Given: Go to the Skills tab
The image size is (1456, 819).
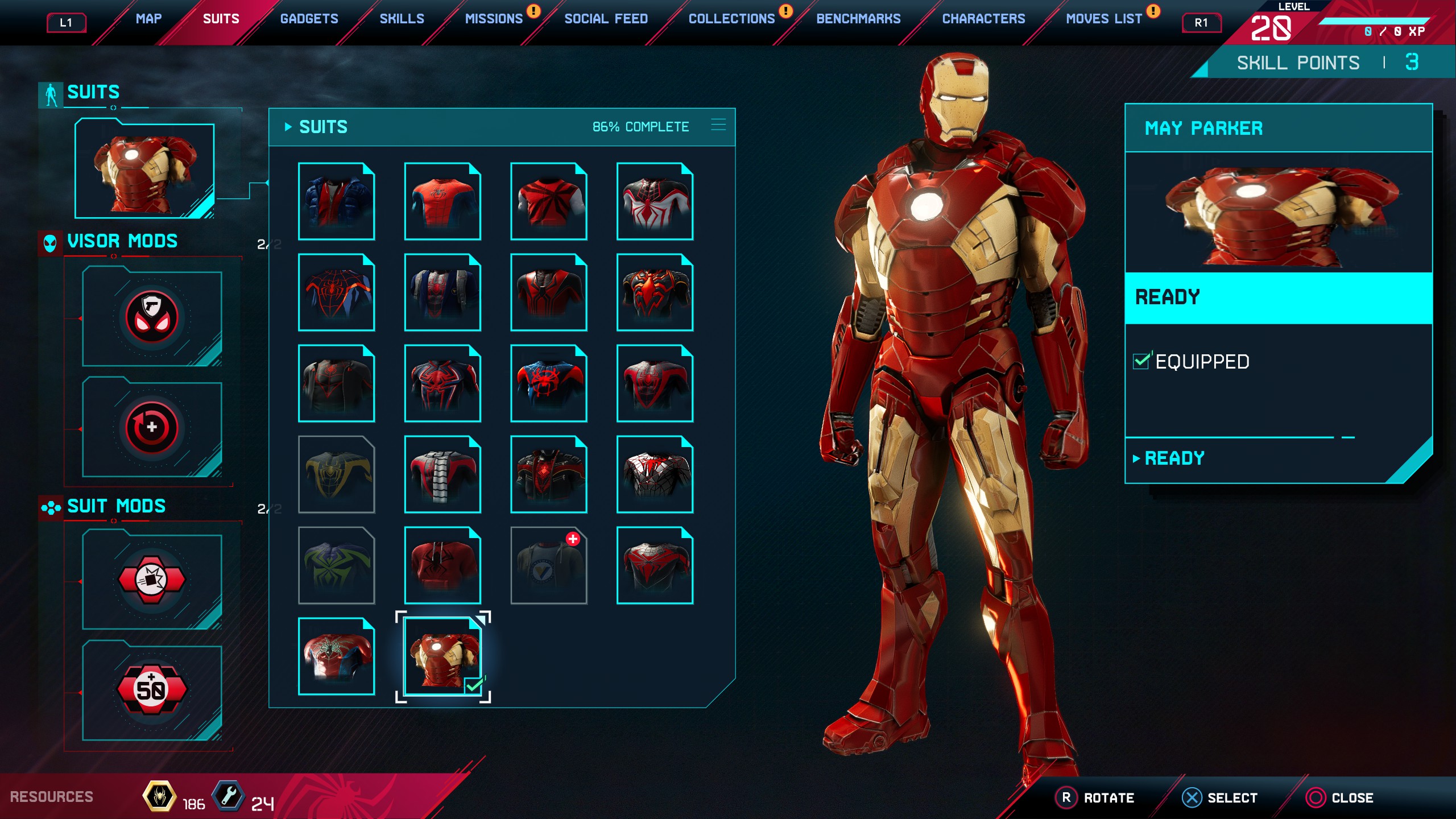Looking at the screenshot, I should click(402, 19).
